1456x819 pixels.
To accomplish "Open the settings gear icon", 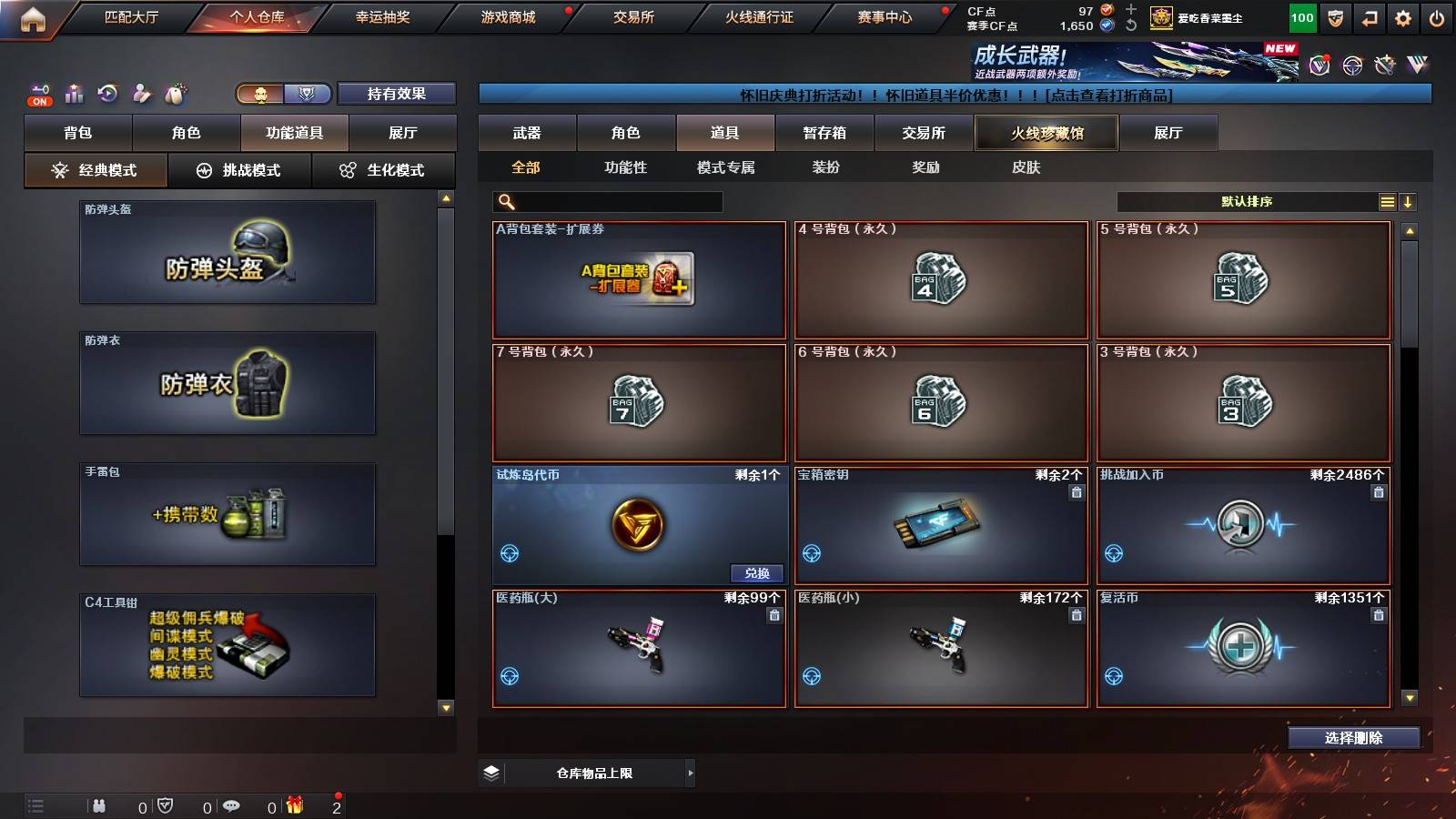I will click(x=1402, y=18).
